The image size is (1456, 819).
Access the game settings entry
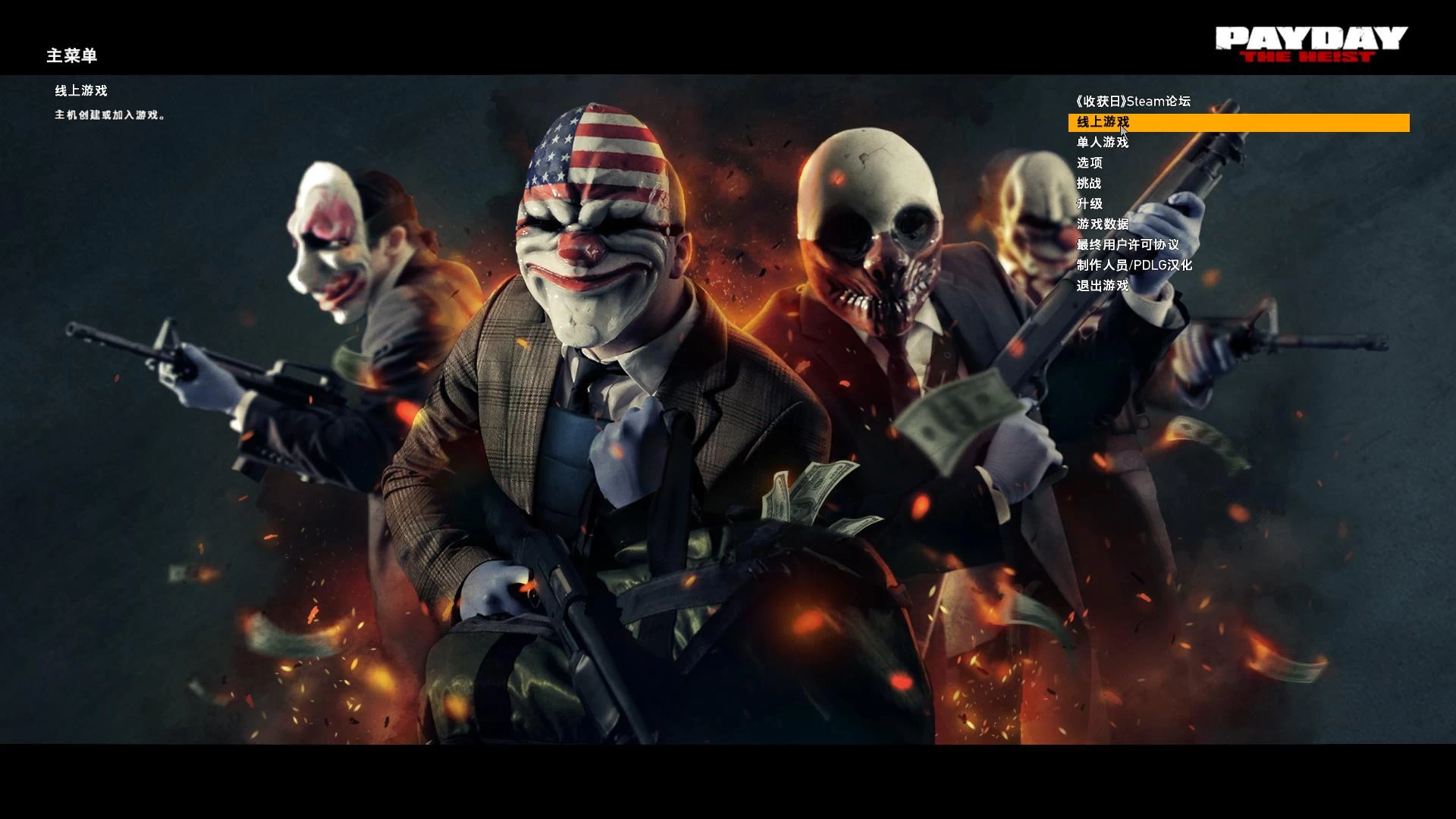1090,163
